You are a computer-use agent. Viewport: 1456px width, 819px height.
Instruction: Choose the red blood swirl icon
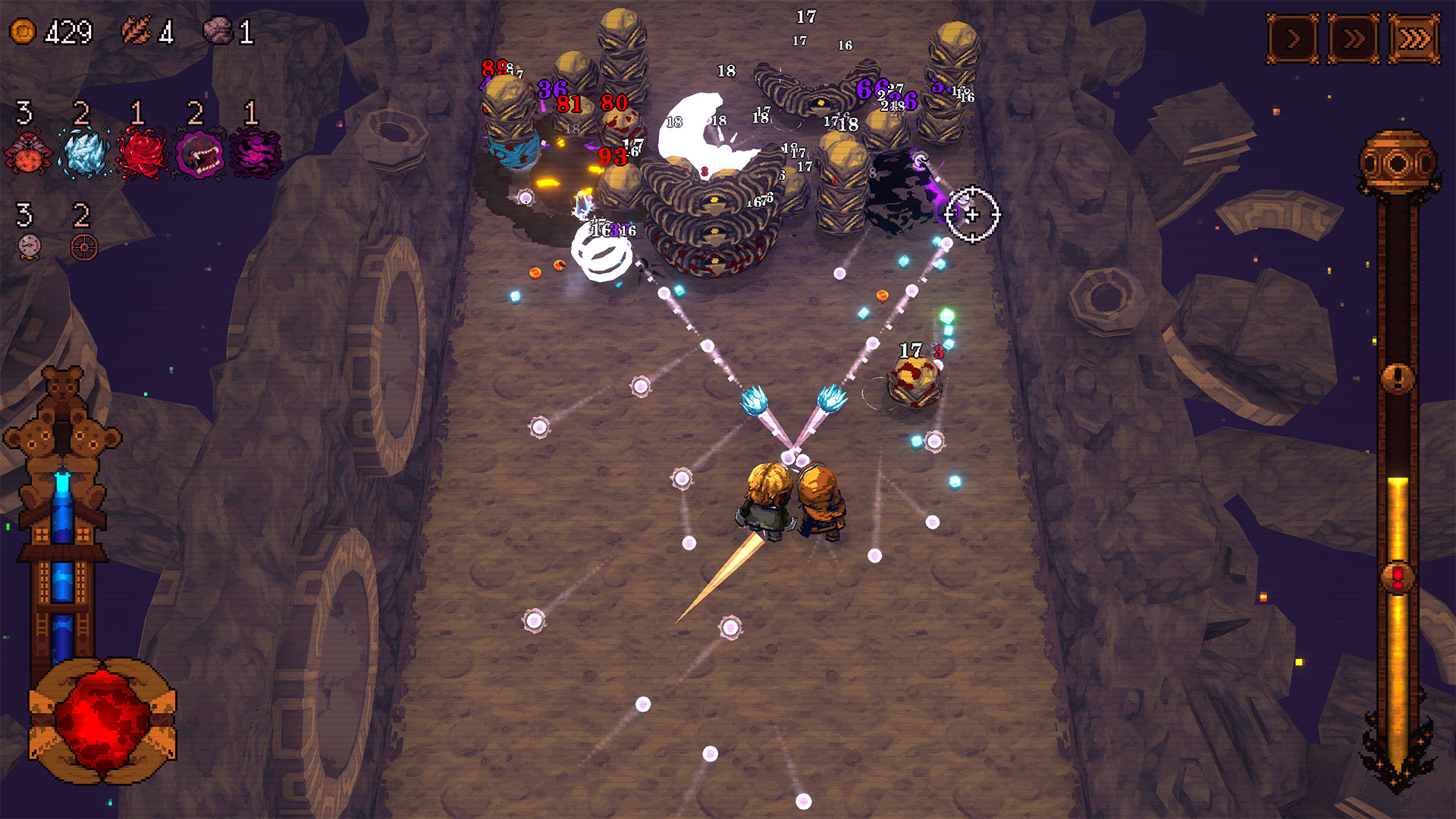pyautogui.click(x=141, y=152)
